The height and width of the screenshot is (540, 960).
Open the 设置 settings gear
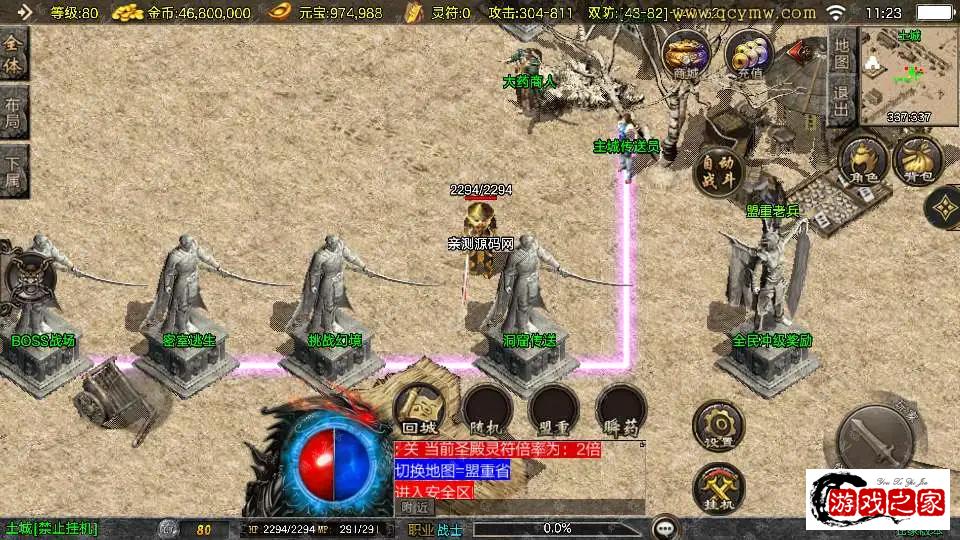pos(718,426)
